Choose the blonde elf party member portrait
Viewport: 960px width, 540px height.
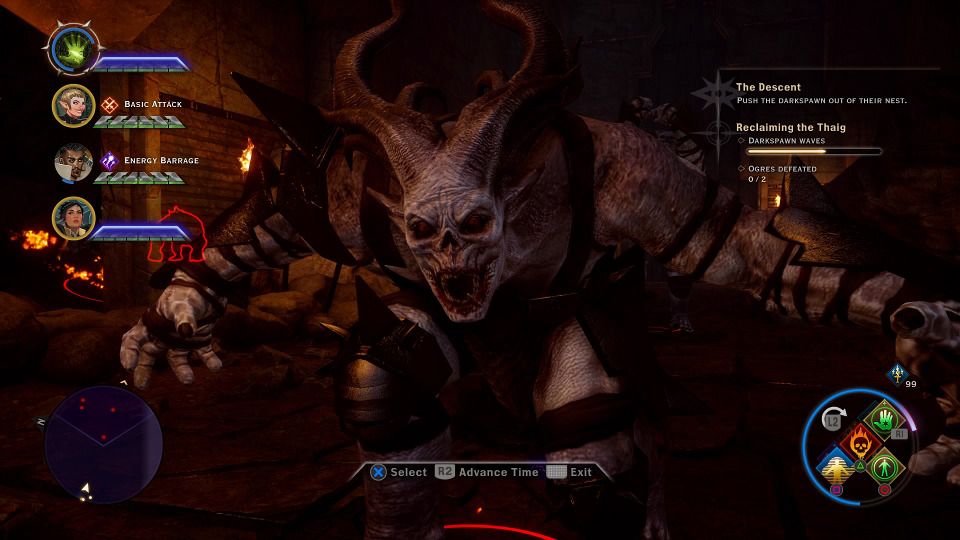[73, 107]
